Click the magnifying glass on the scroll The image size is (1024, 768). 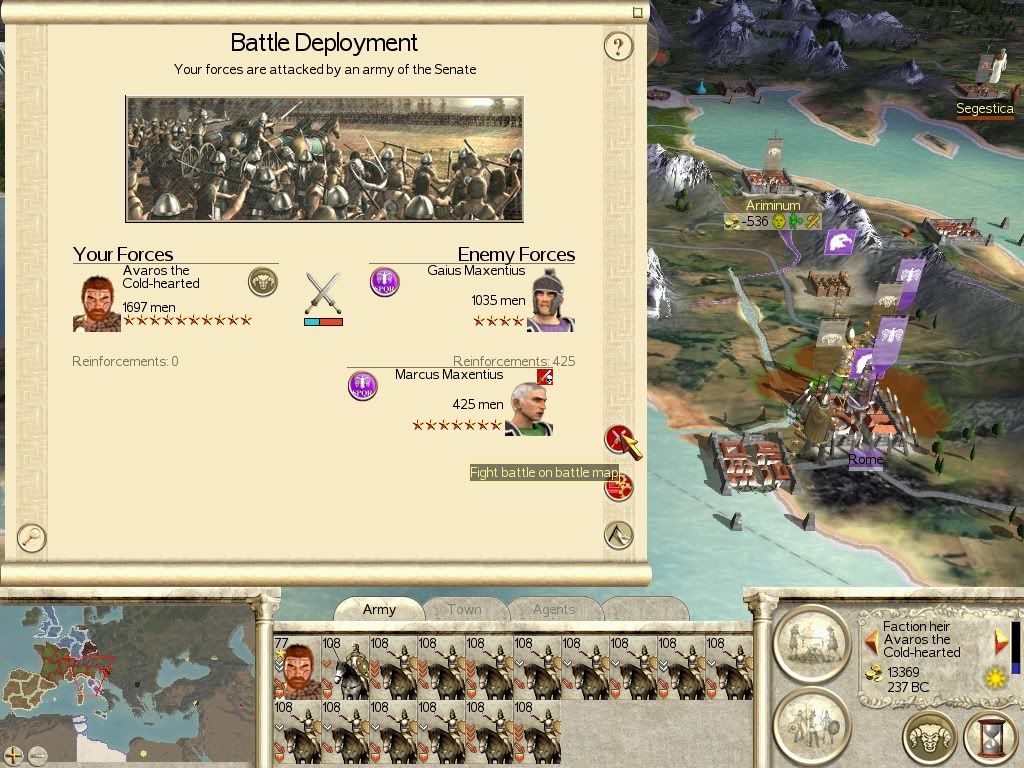32,537
